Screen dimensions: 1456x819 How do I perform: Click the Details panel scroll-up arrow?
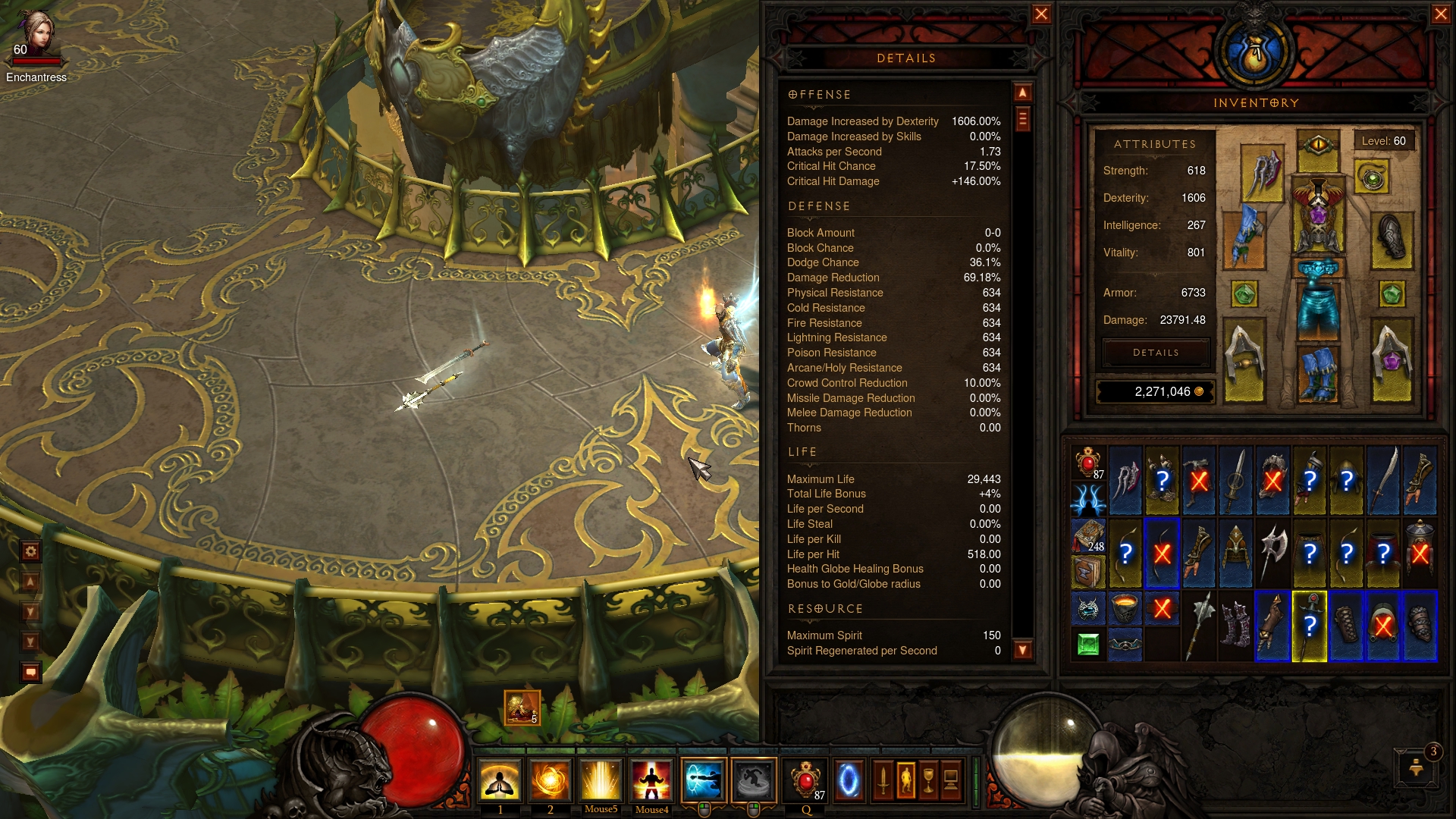1023,93
